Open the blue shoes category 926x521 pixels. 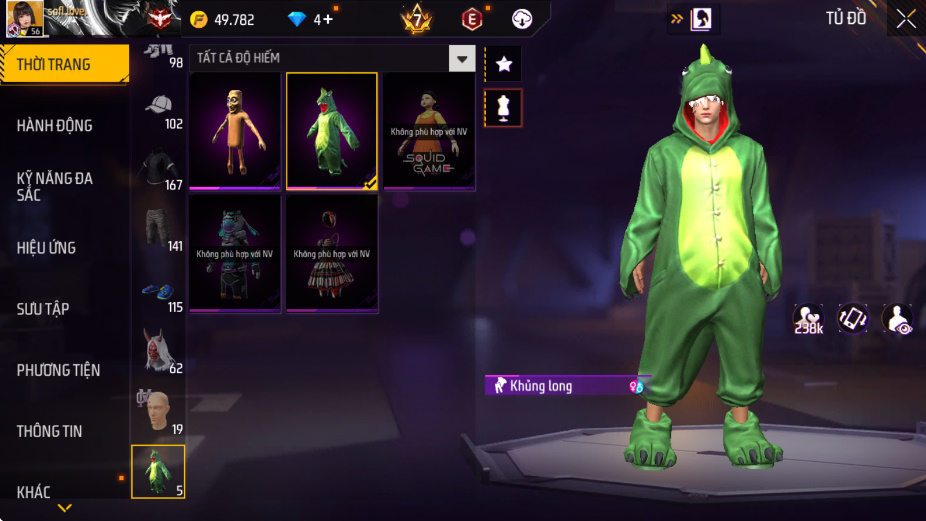(158, 292)
